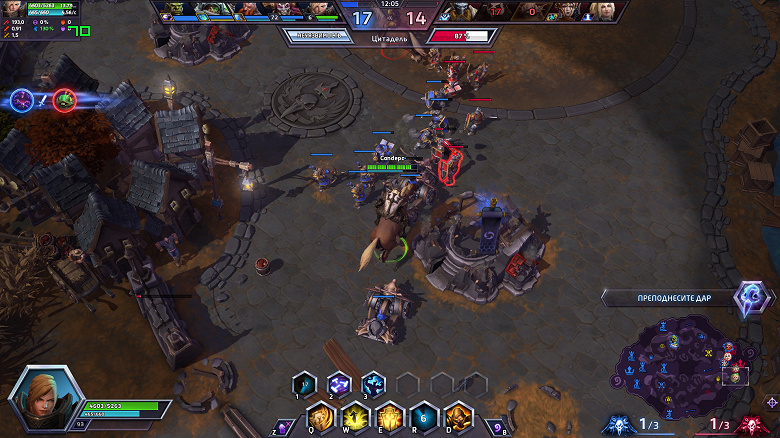Image resolution: width=780 pixels, height=438 pixels.
Task: Select the R heroic ability on cooldown
Action: click(424, 414)
